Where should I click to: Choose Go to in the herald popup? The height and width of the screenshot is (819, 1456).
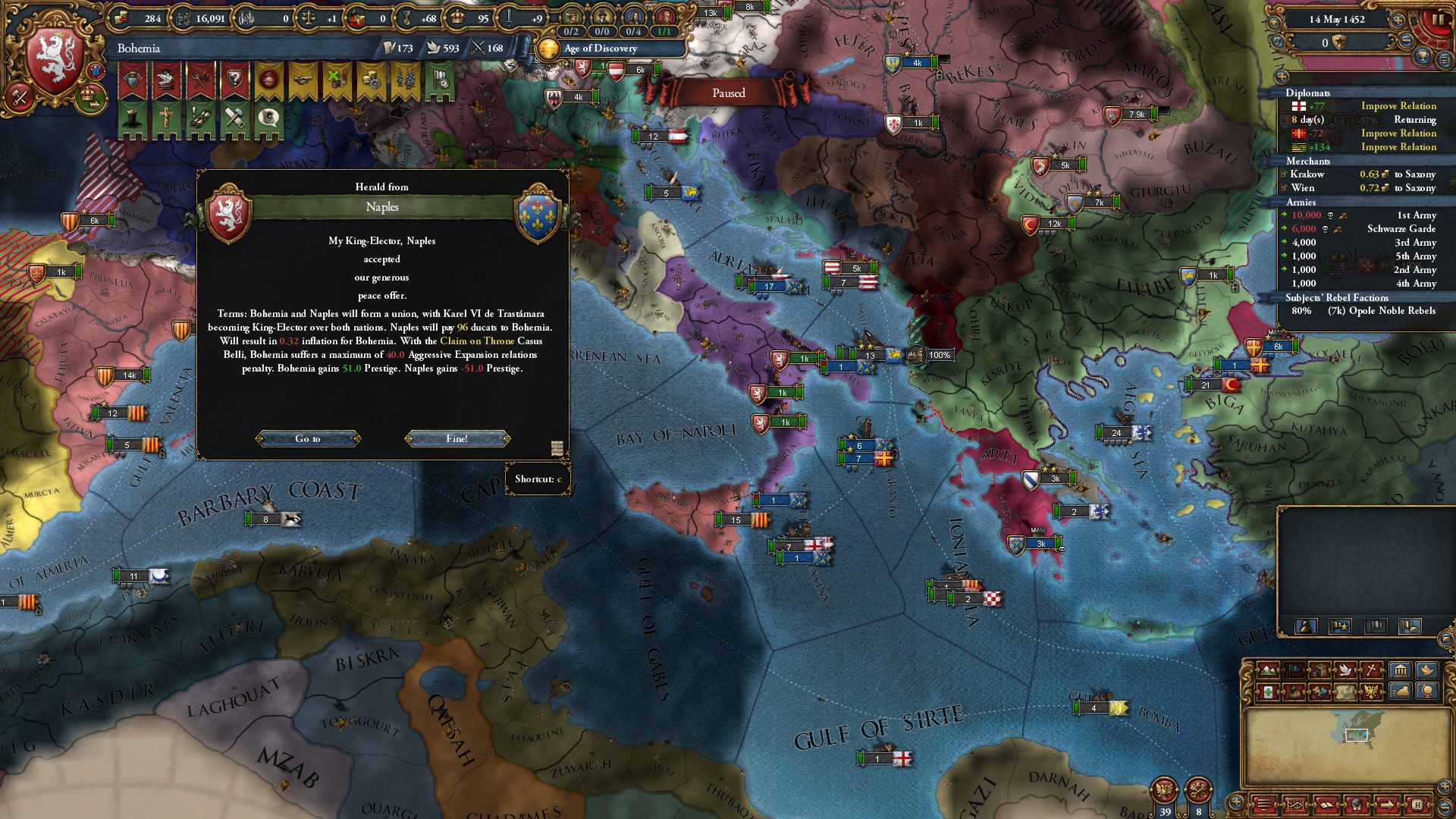click(x=307, y=438)
